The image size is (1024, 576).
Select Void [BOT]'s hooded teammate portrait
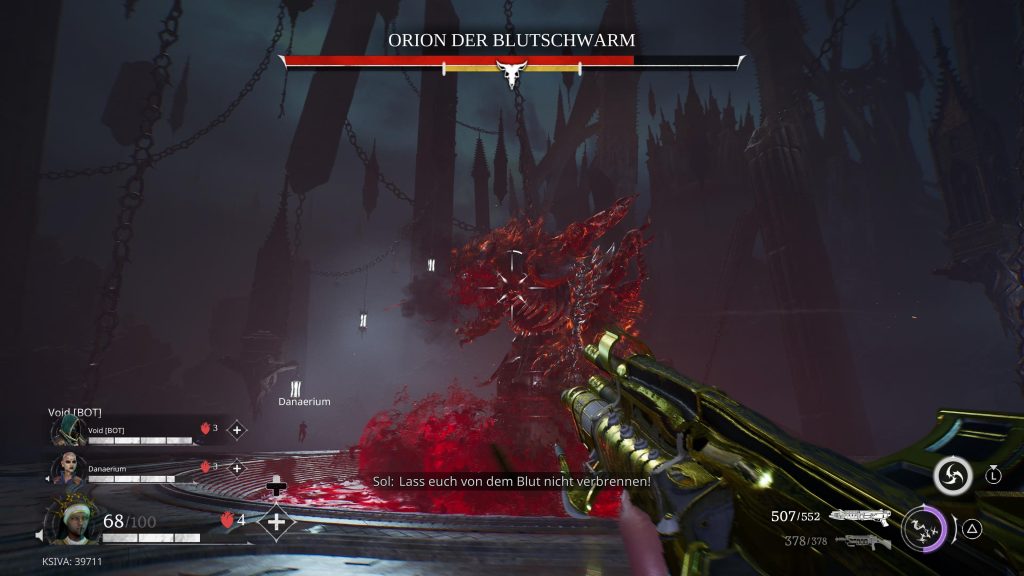[68, 431]
